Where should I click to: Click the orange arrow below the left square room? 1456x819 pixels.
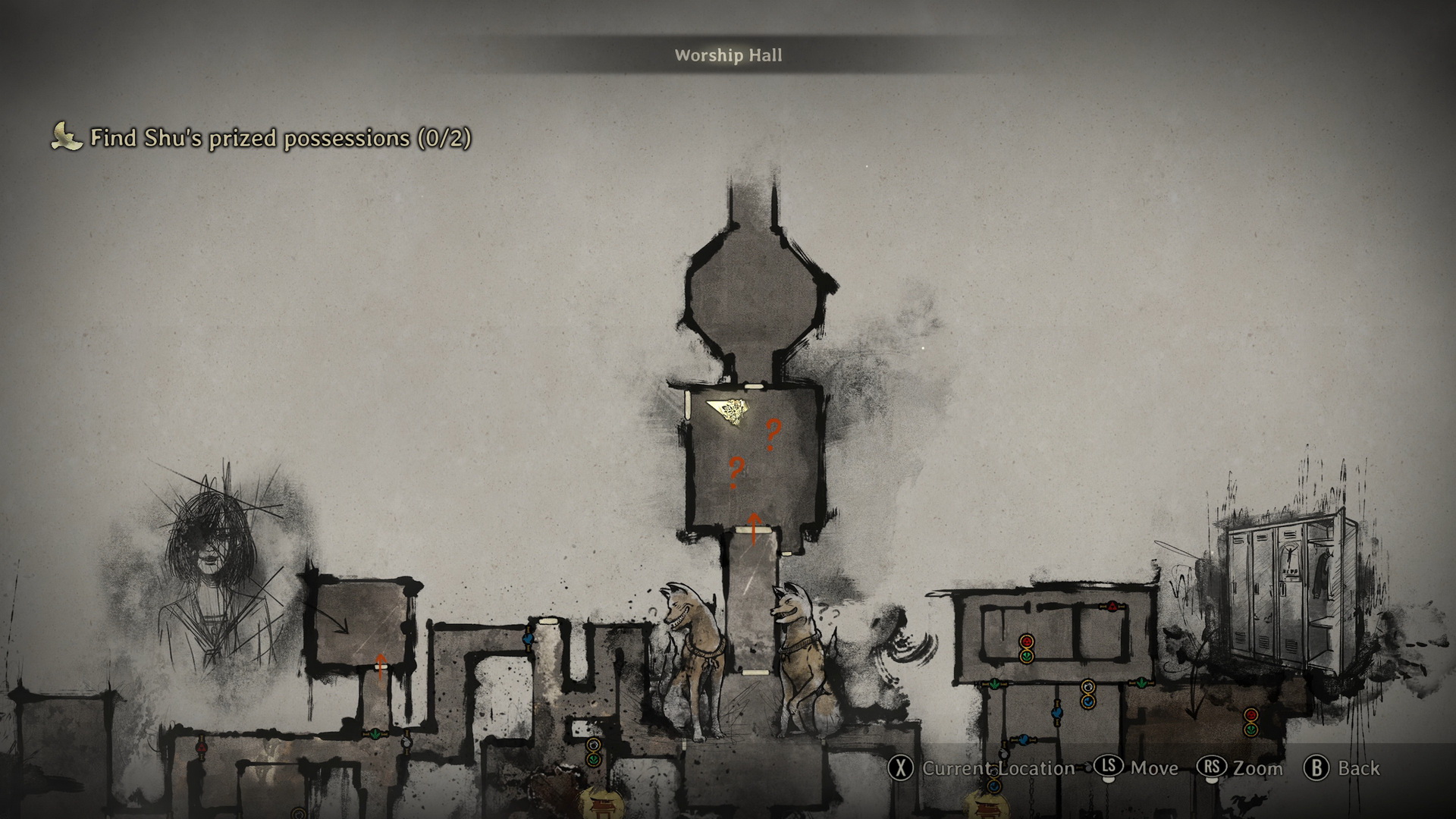381,666
